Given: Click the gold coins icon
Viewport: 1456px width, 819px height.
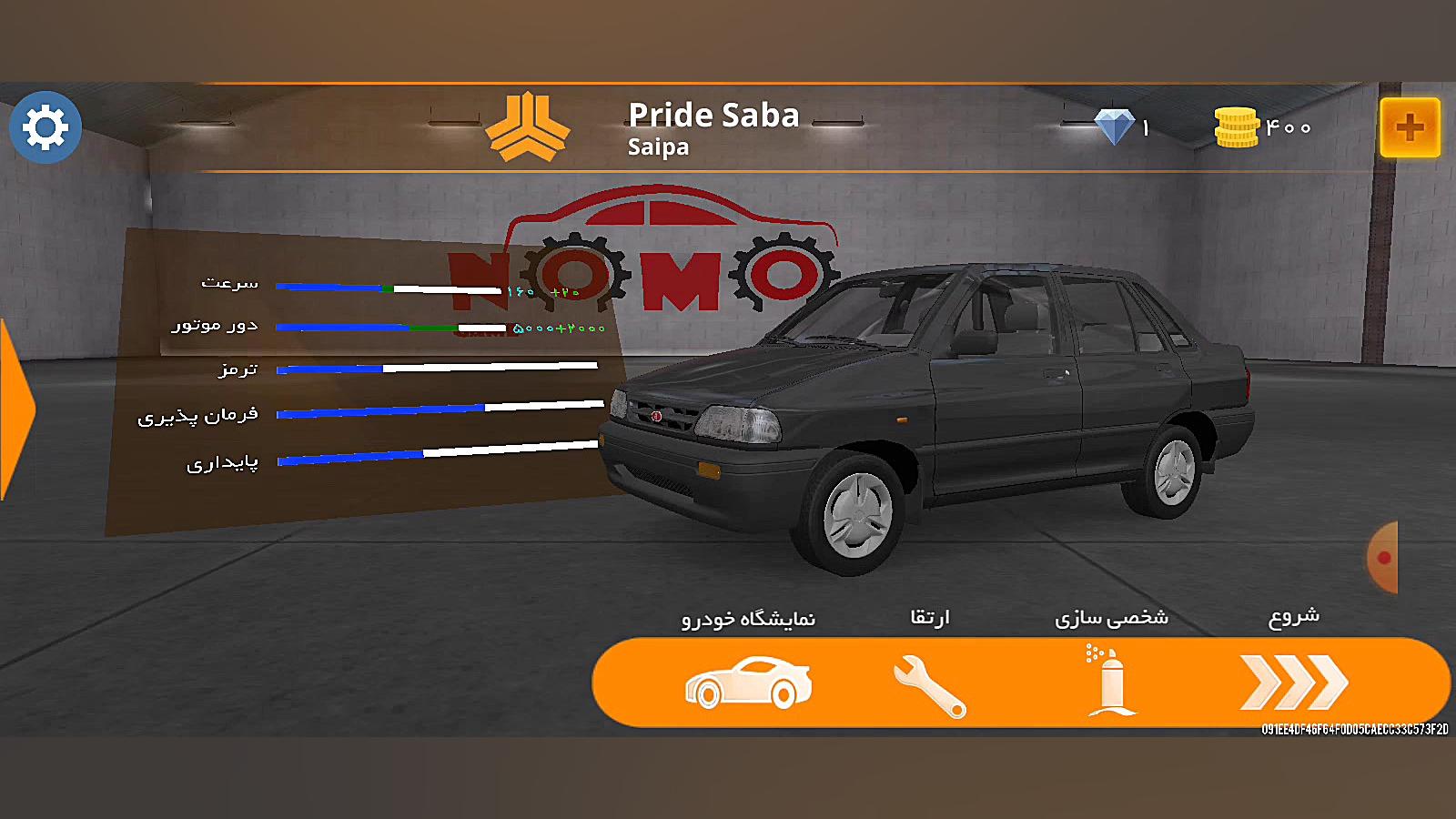Looking at the screenshot, I should (x=1238, y=126).
